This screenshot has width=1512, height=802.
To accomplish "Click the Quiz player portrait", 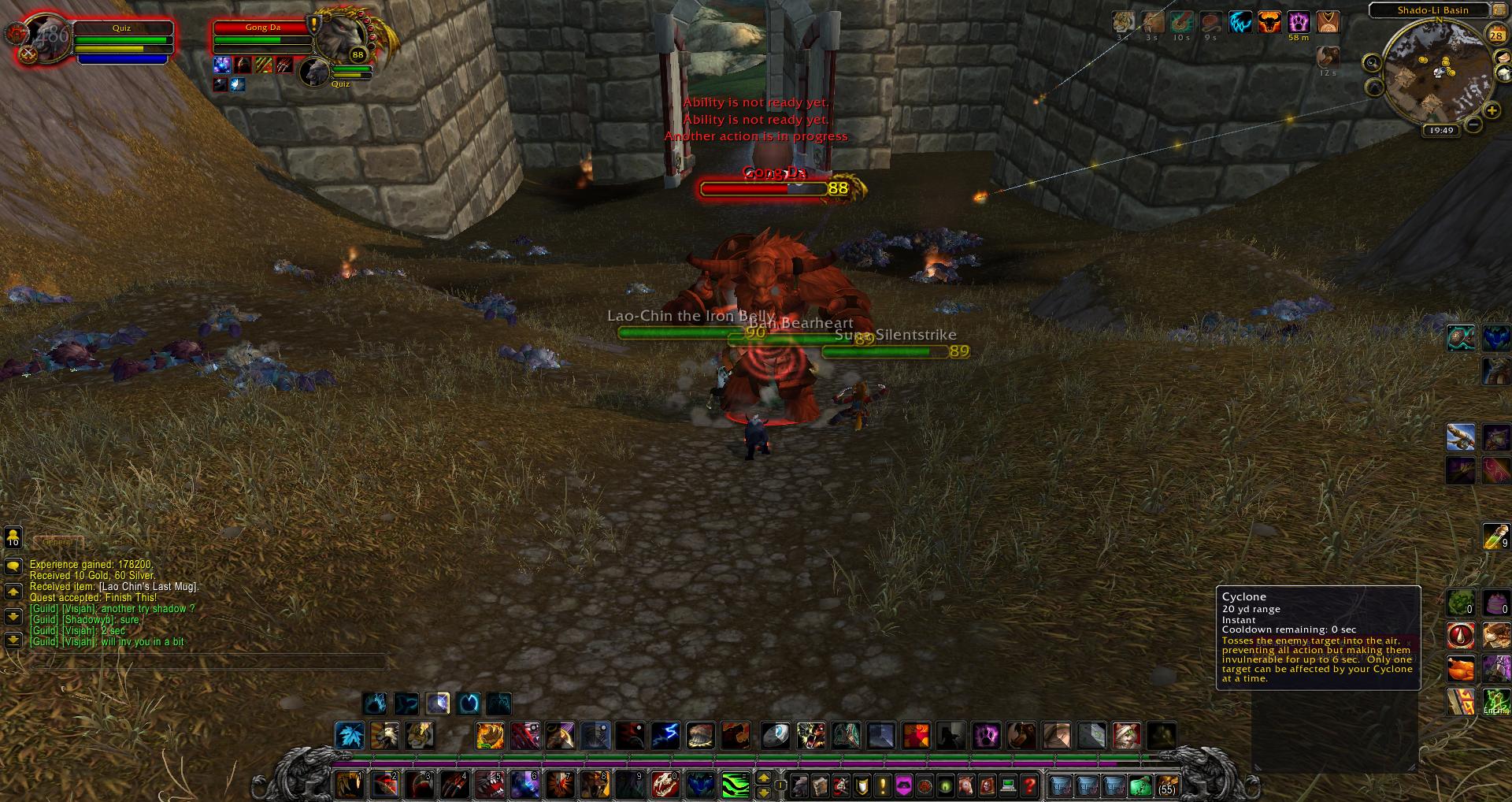I will click(41, 37).
